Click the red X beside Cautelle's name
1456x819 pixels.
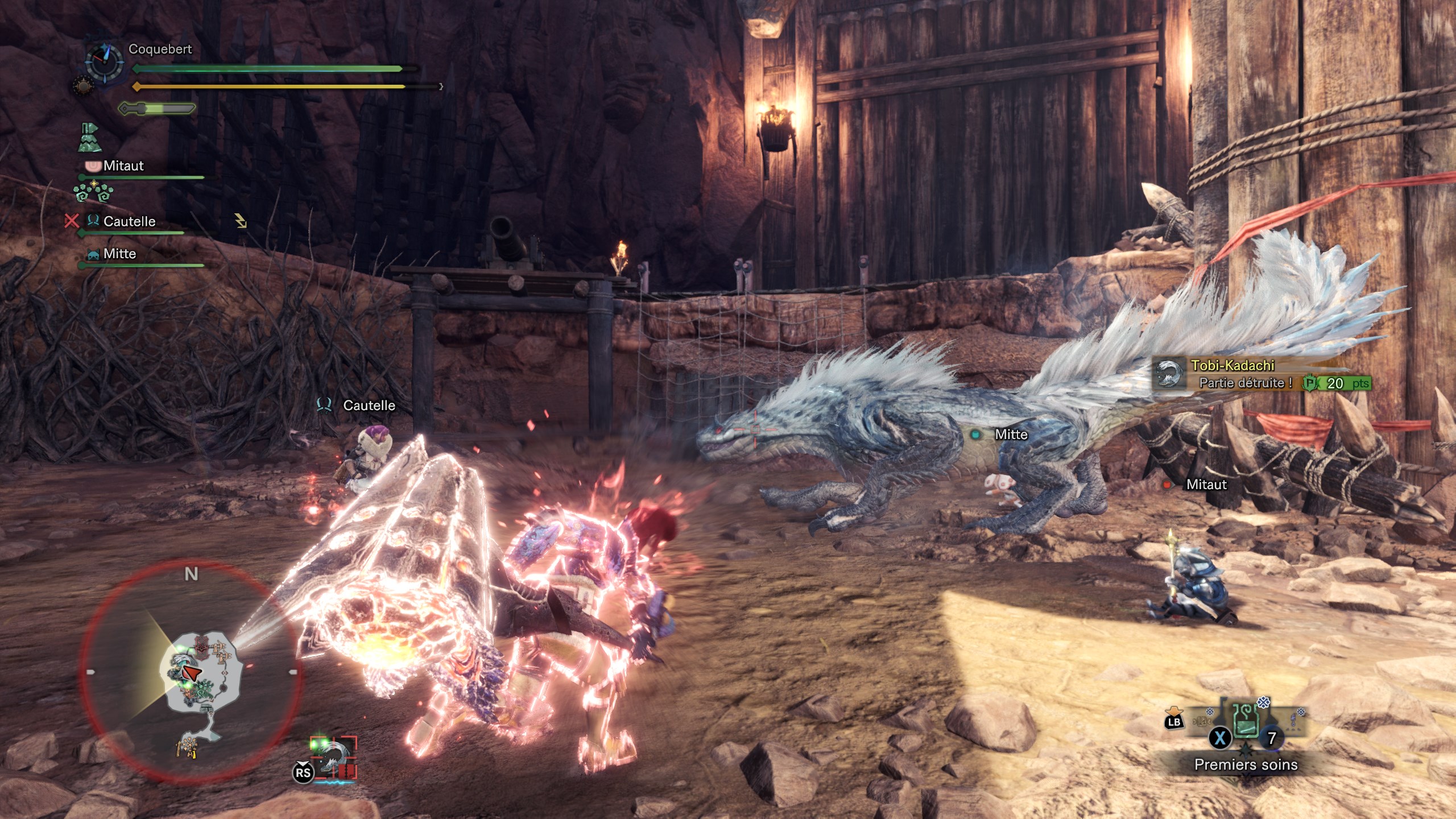72,221
